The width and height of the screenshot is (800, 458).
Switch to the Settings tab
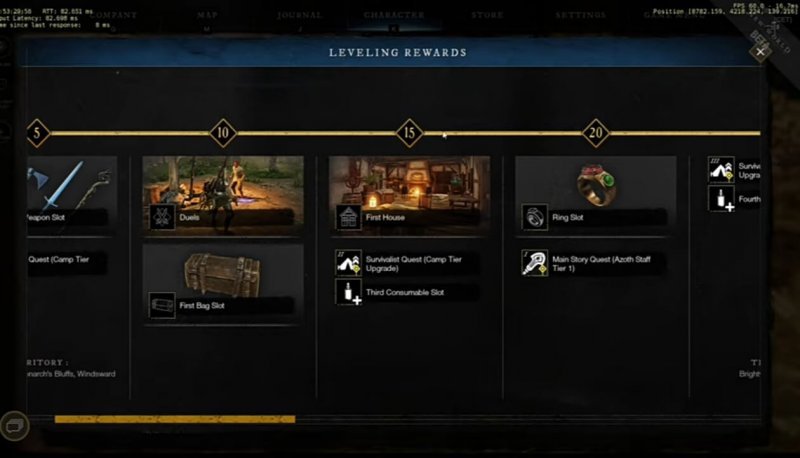point(581,15)
